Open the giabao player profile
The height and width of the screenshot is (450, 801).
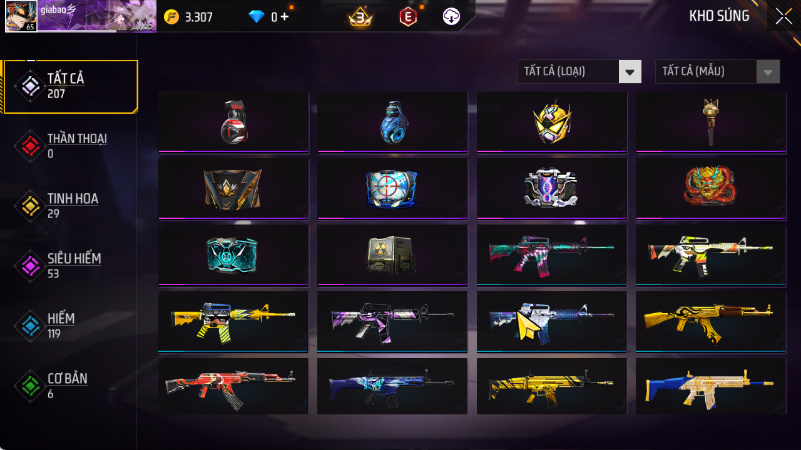click(76, 16)
